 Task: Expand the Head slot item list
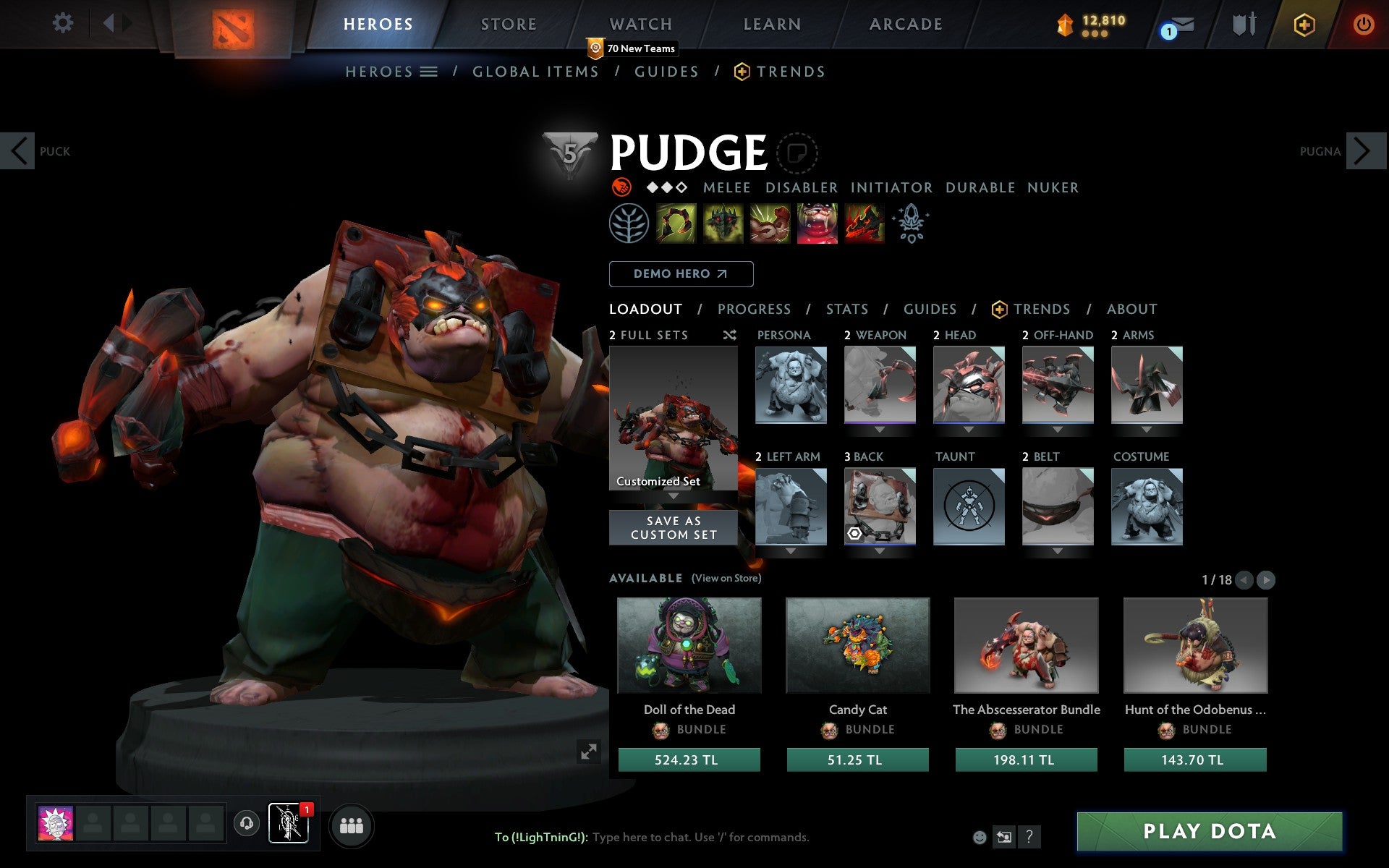(x=968, y=429)
